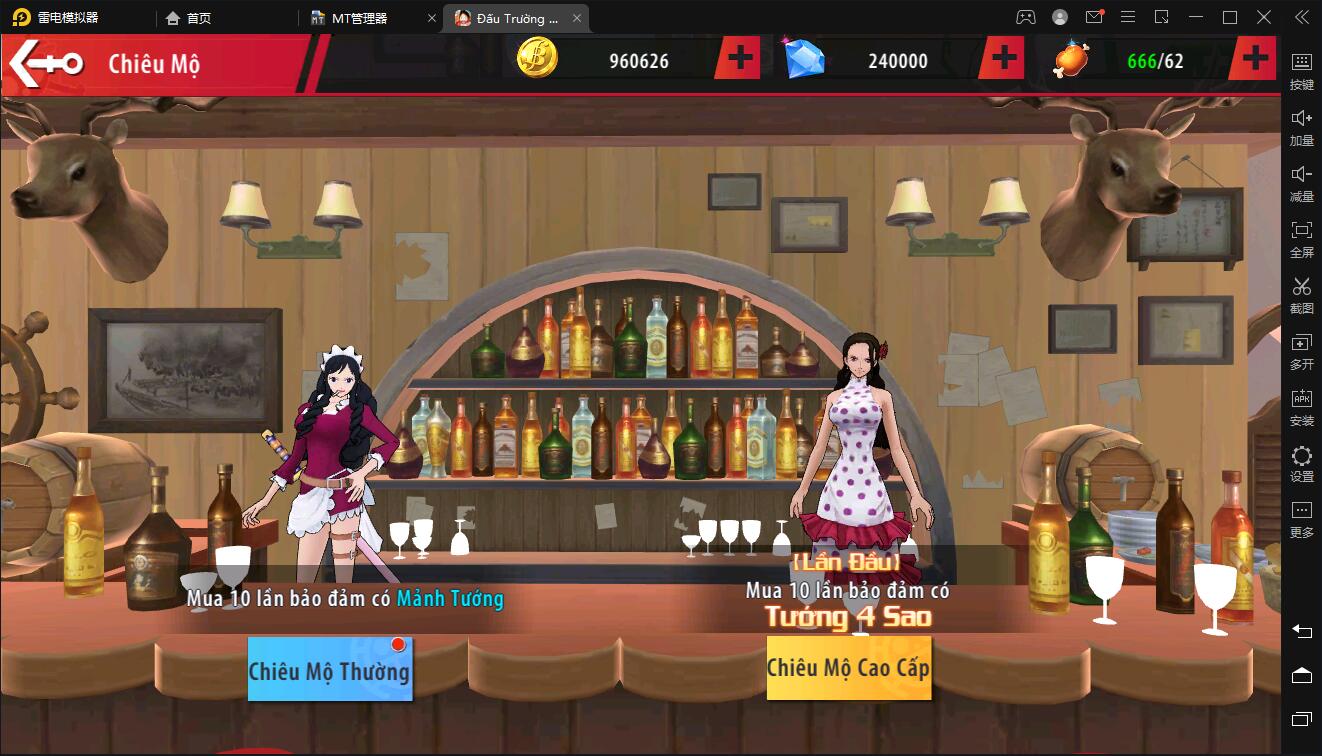Decrease volume with 减量 button
Image resolution: width=1322 pixels, height=756 pixels.
coord(1301,183)
